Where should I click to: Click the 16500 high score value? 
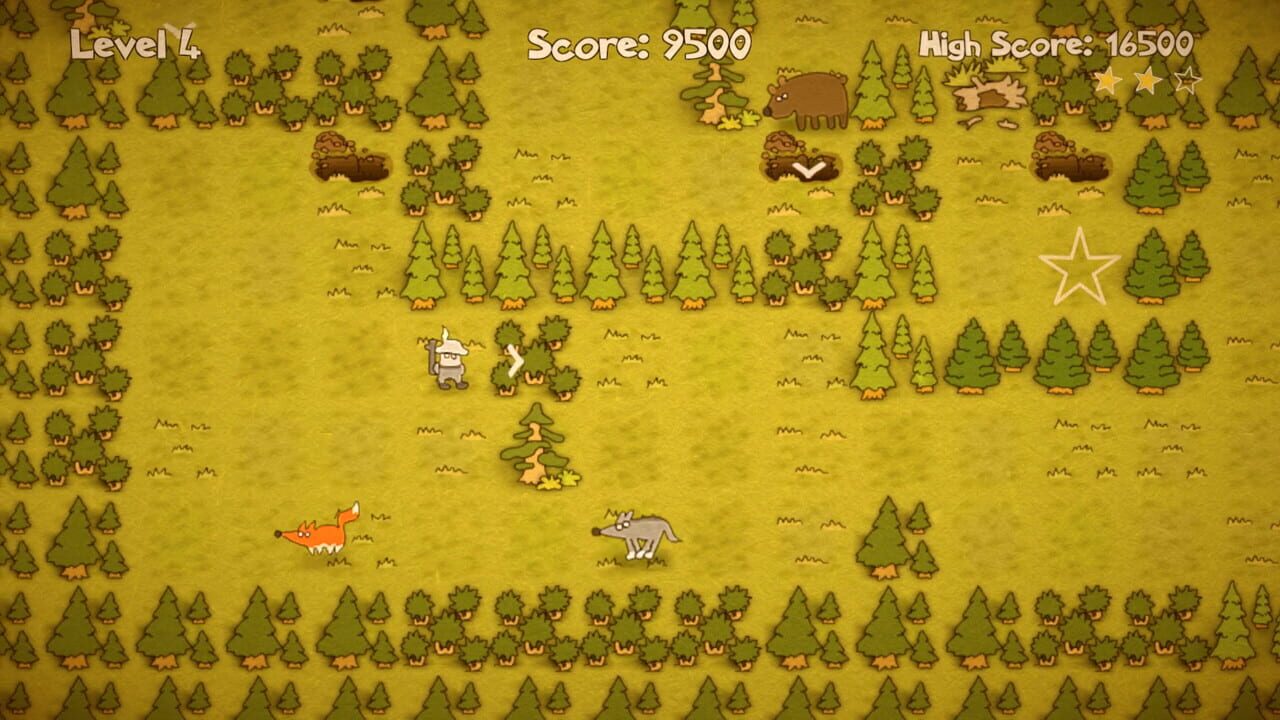click(x=1148, y=45)
